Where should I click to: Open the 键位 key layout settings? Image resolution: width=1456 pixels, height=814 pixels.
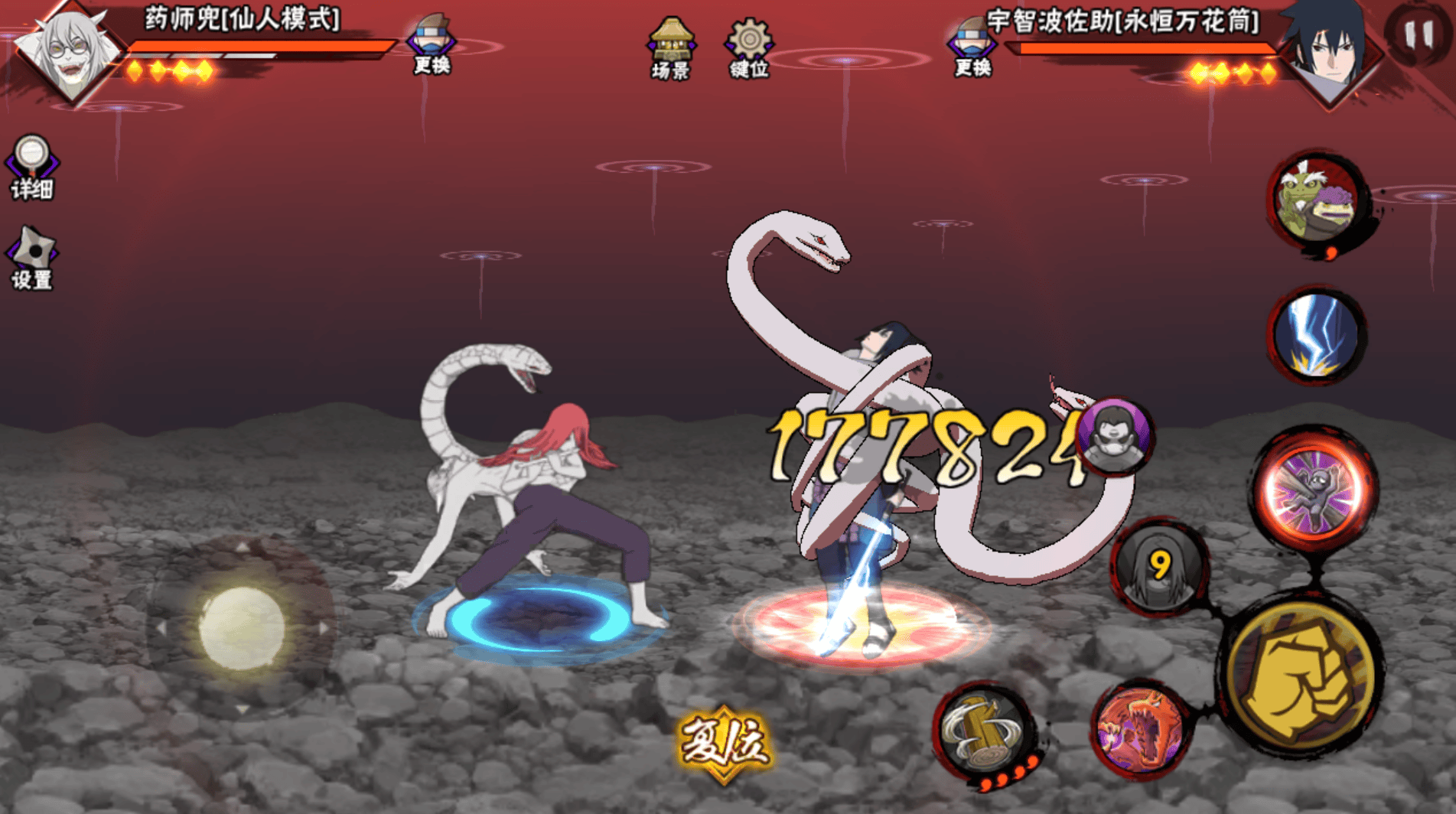(x=749, y=47)
